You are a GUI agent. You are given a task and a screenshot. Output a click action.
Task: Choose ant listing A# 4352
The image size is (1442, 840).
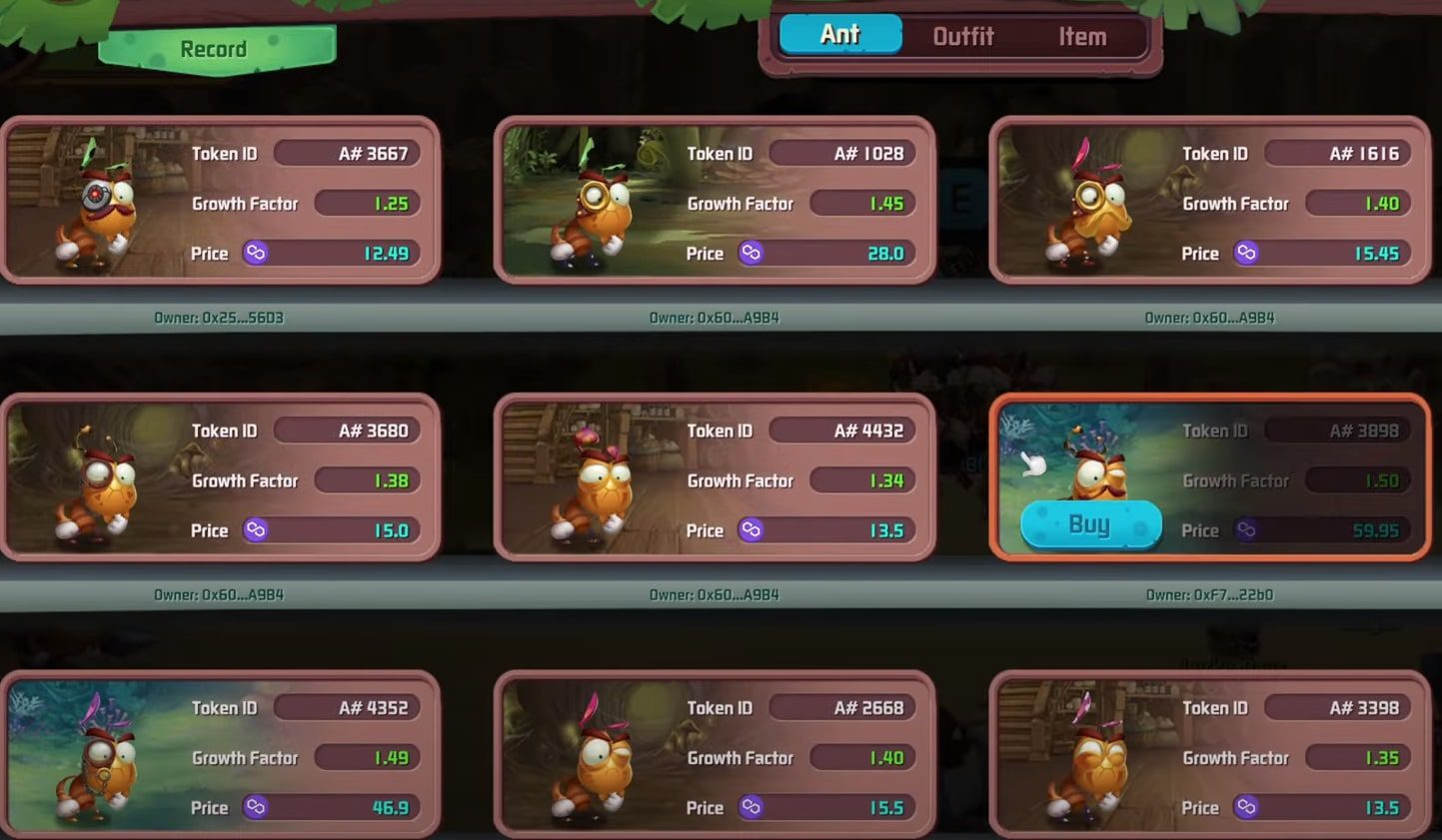220,754
